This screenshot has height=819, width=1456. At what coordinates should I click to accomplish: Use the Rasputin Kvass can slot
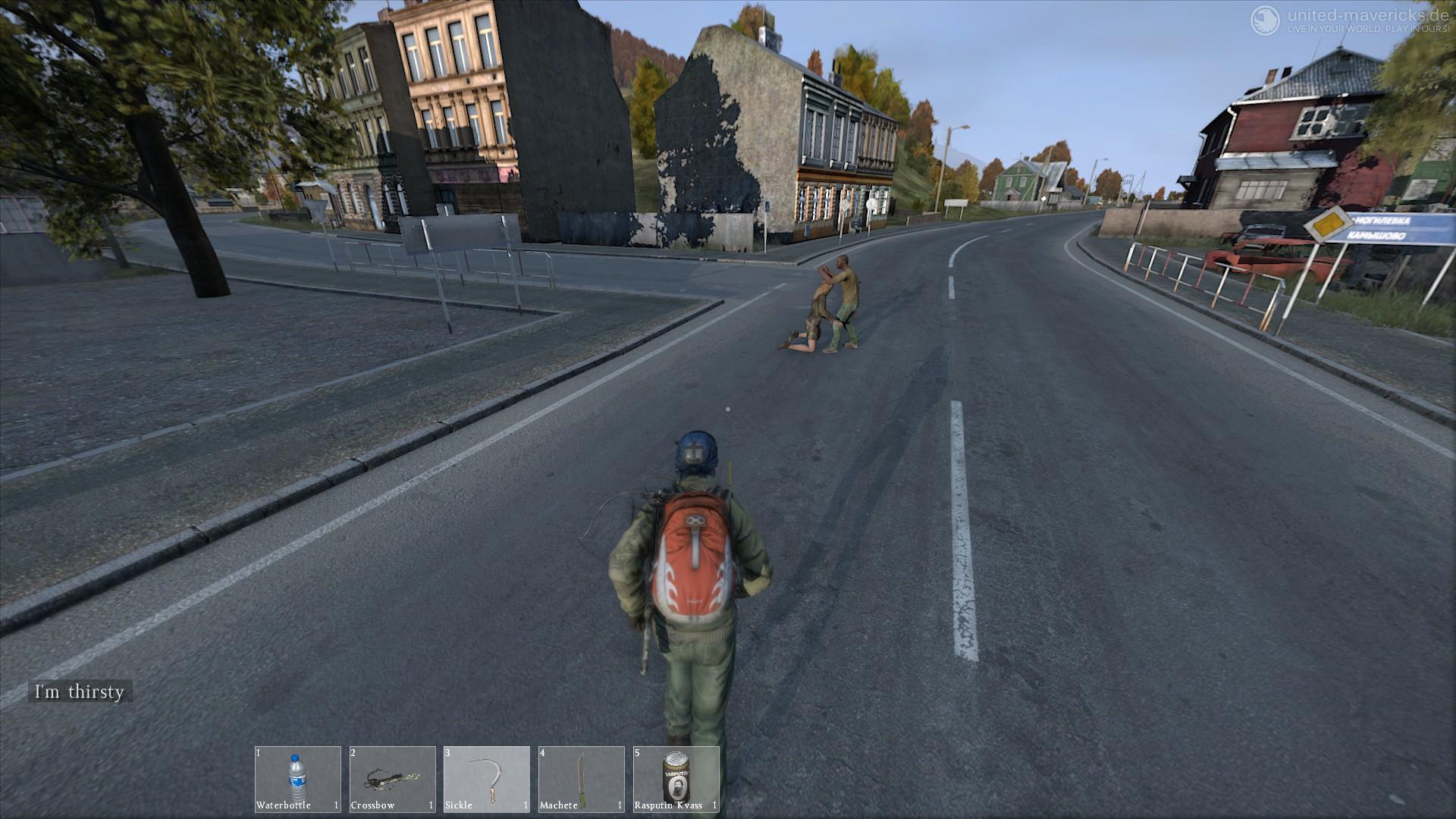676,779
